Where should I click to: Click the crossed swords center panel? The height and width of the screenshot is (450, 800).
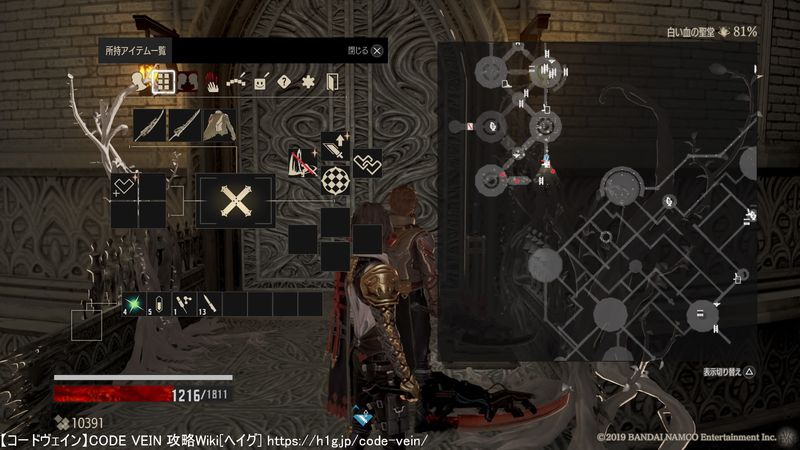236,201
